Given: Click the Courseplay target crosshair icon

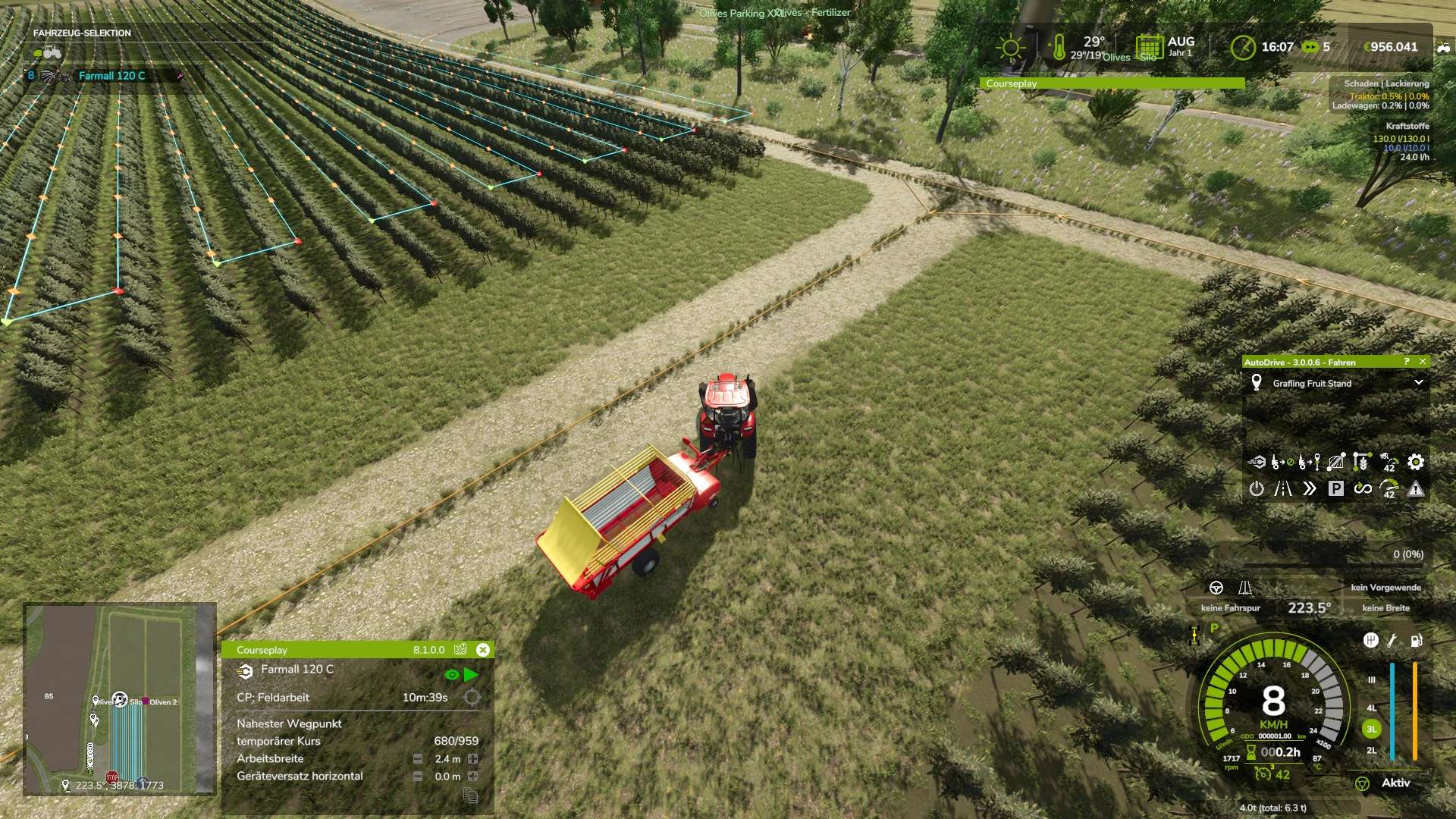Looking at the screenshot, I should click(x=472, y=698).
